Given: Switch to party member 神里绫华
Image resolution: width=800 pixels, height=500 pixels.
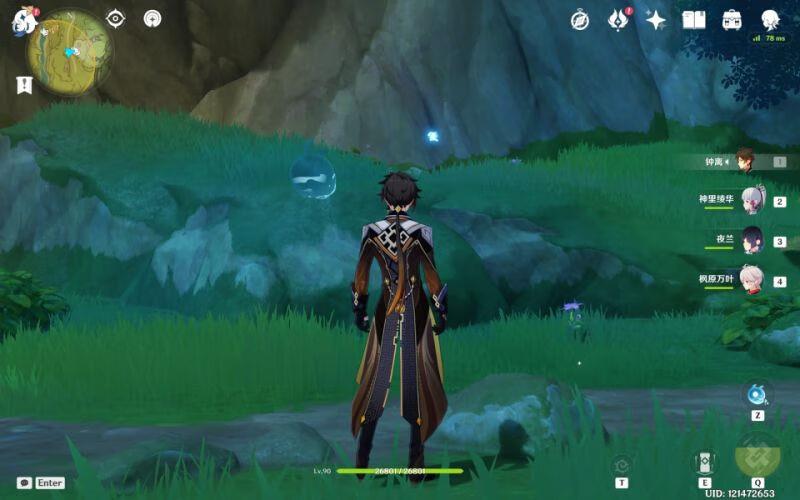Looking at the screenshot, I should click(751, 200).
